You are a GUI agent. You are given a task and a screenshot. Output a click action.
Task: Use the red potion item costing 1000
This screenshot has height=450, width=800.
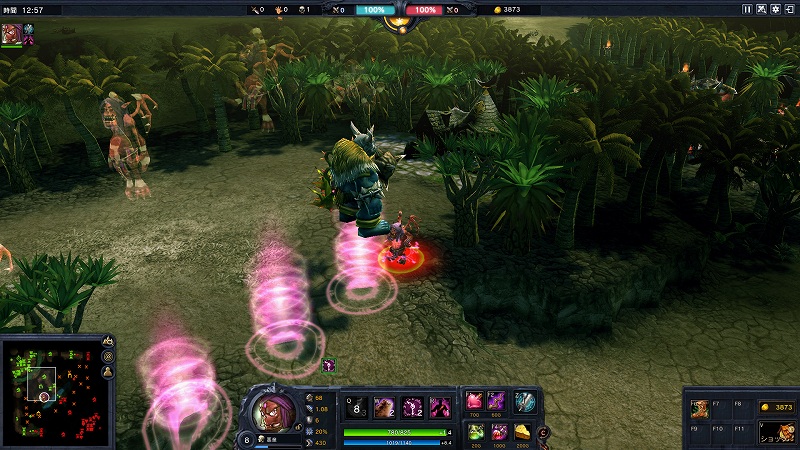click(x=497, y=431)
